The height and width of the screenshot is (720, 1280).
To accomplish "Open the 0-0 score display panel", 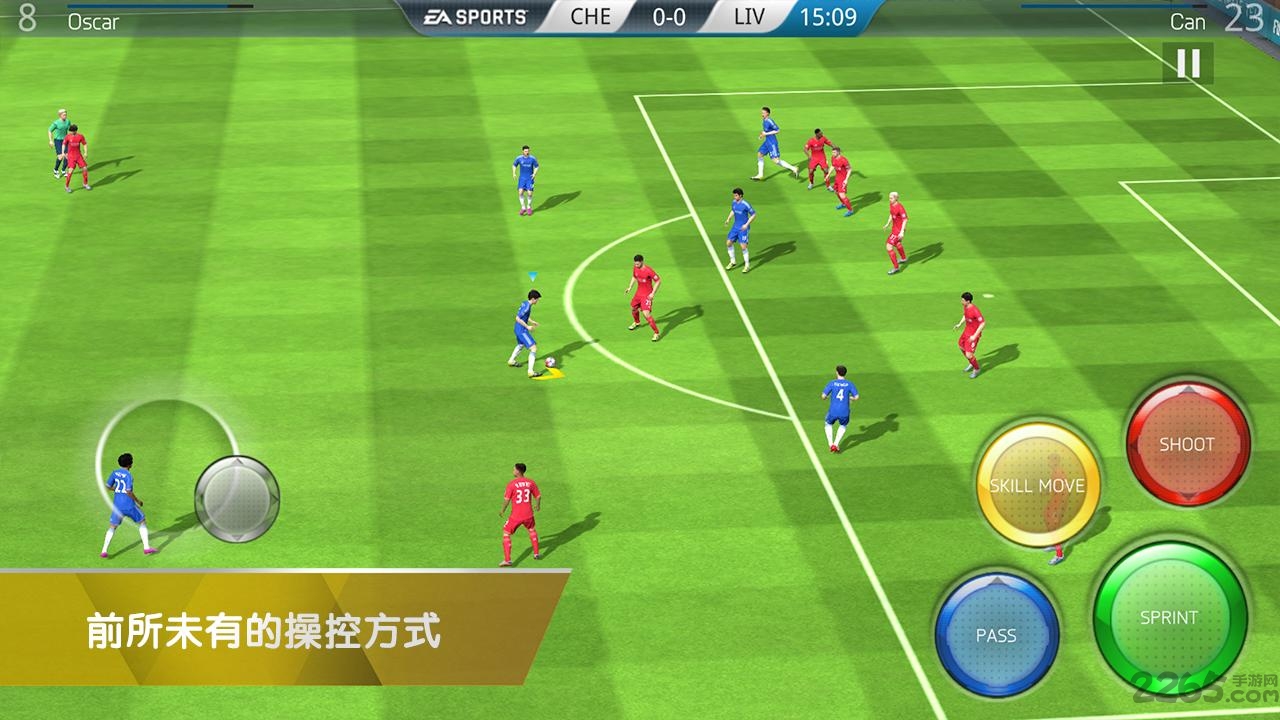I will (668, 16).
